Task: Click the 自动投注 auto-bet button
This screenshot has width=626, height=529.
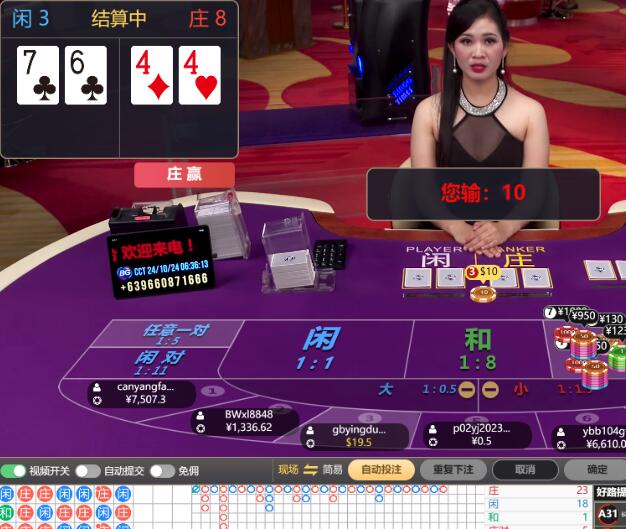Action: coord(381,470)
